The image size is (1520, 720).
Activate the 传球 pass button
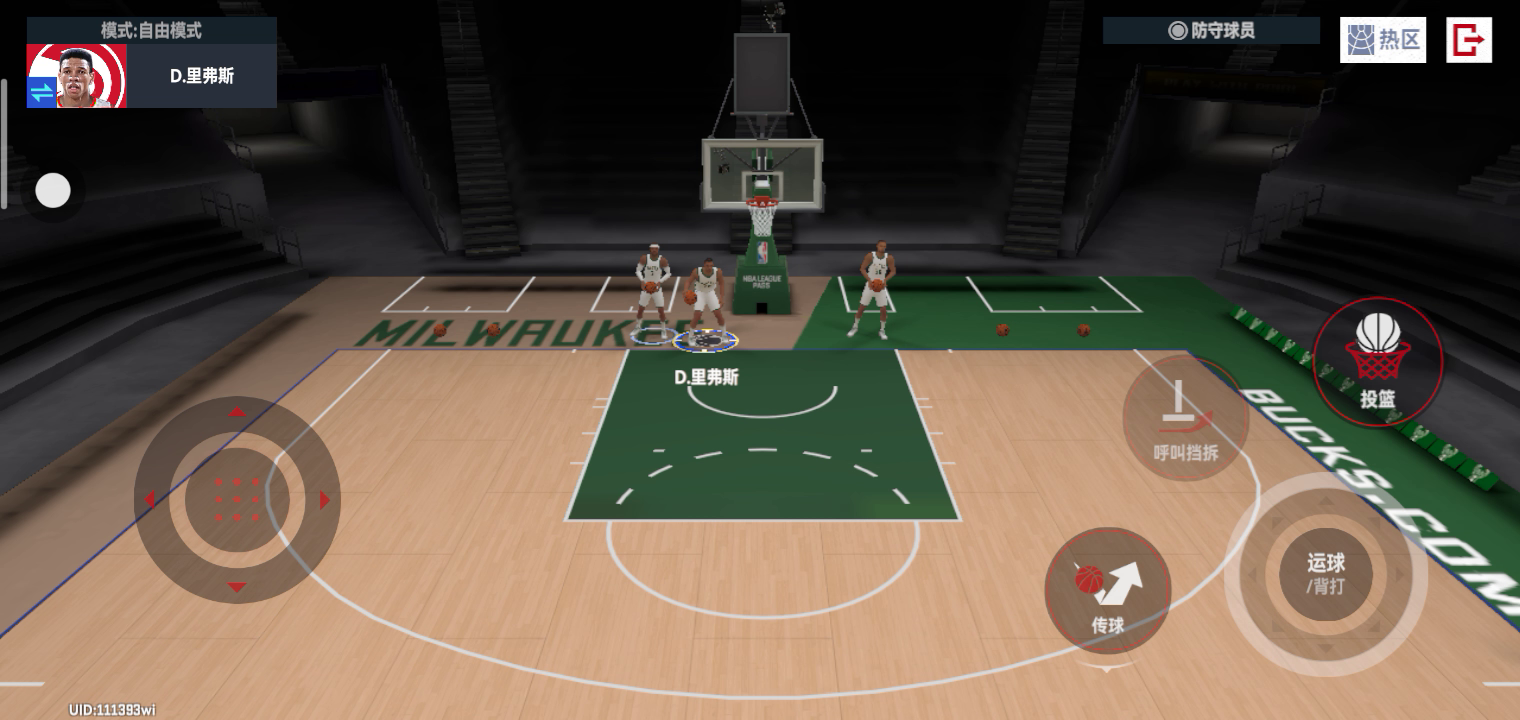click(1107, 590)
